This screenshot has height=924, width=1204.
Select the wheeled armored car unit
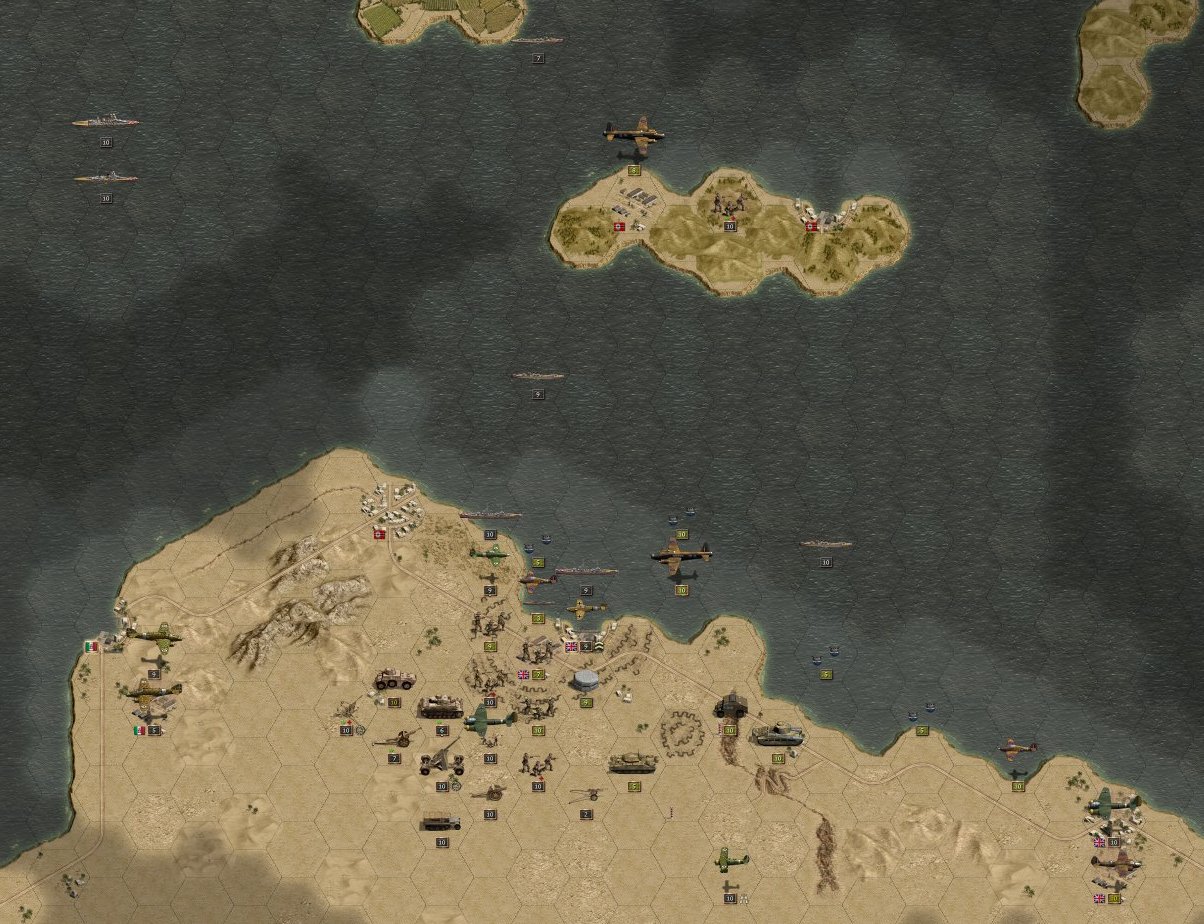coord(394,680)
